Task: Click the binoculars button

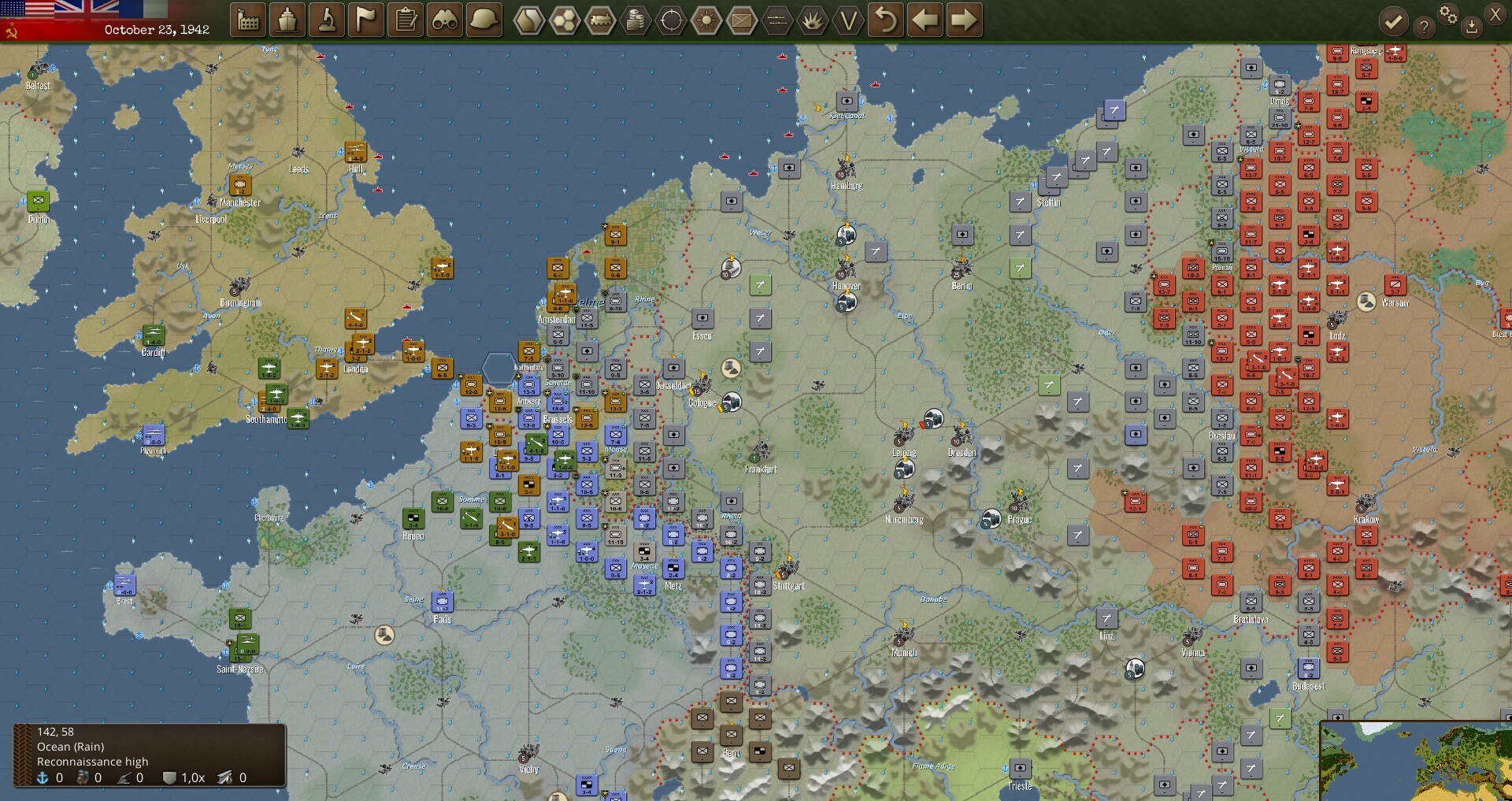Action: point(445,20)
